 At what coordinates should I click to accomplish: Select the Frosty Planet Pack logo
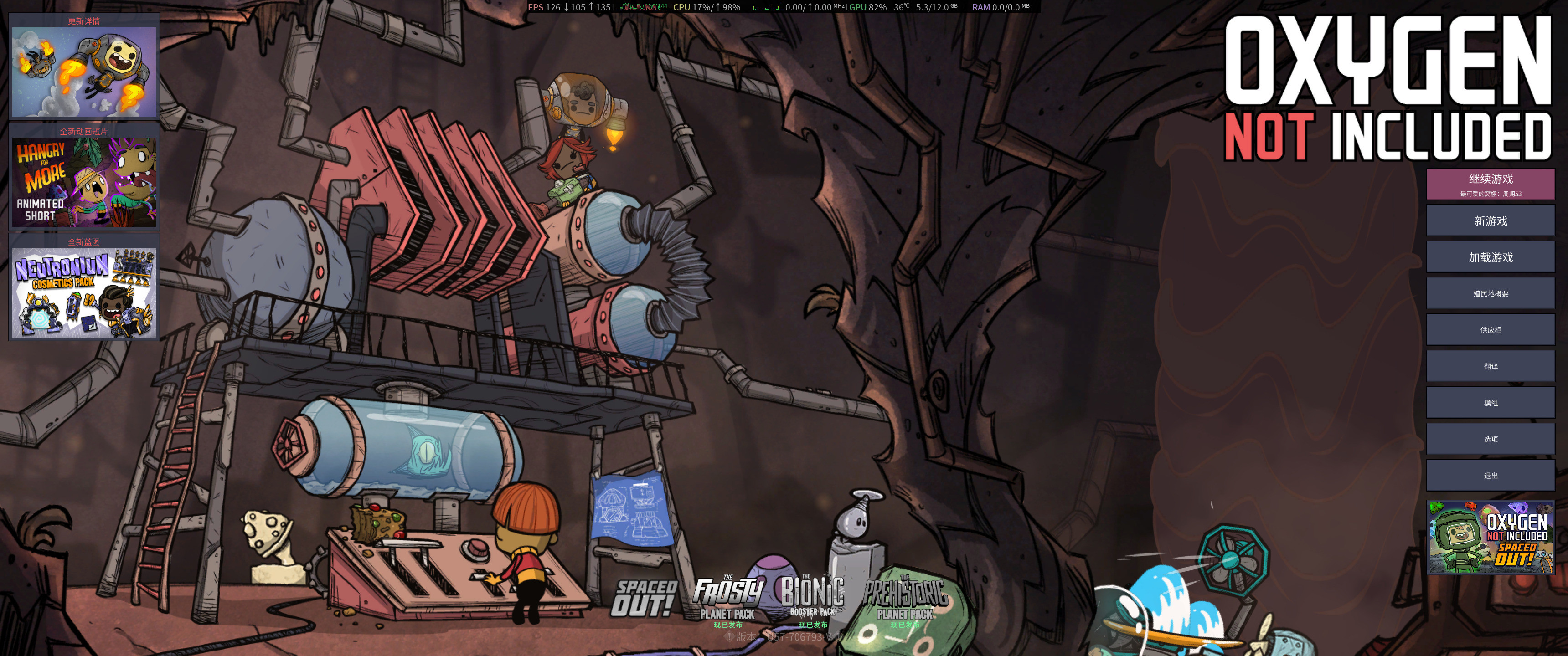pos(727,600)
